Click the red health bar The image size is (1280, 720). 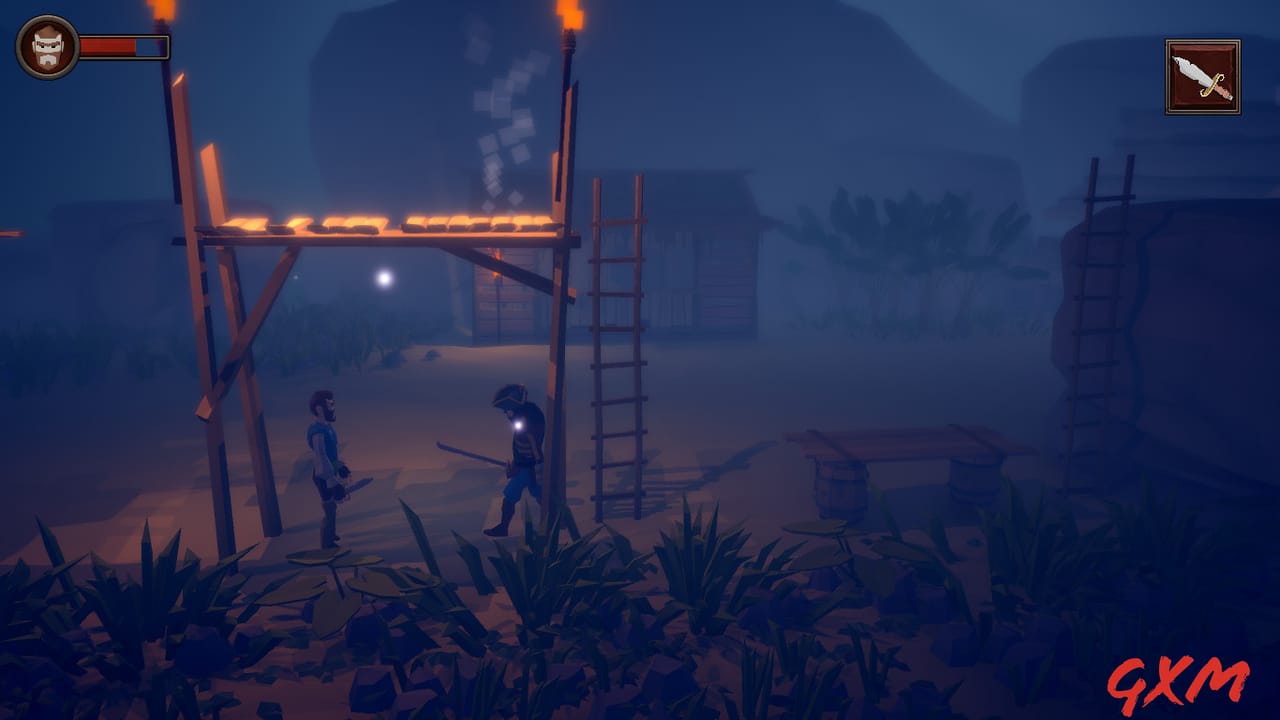[x=110, y=44]
